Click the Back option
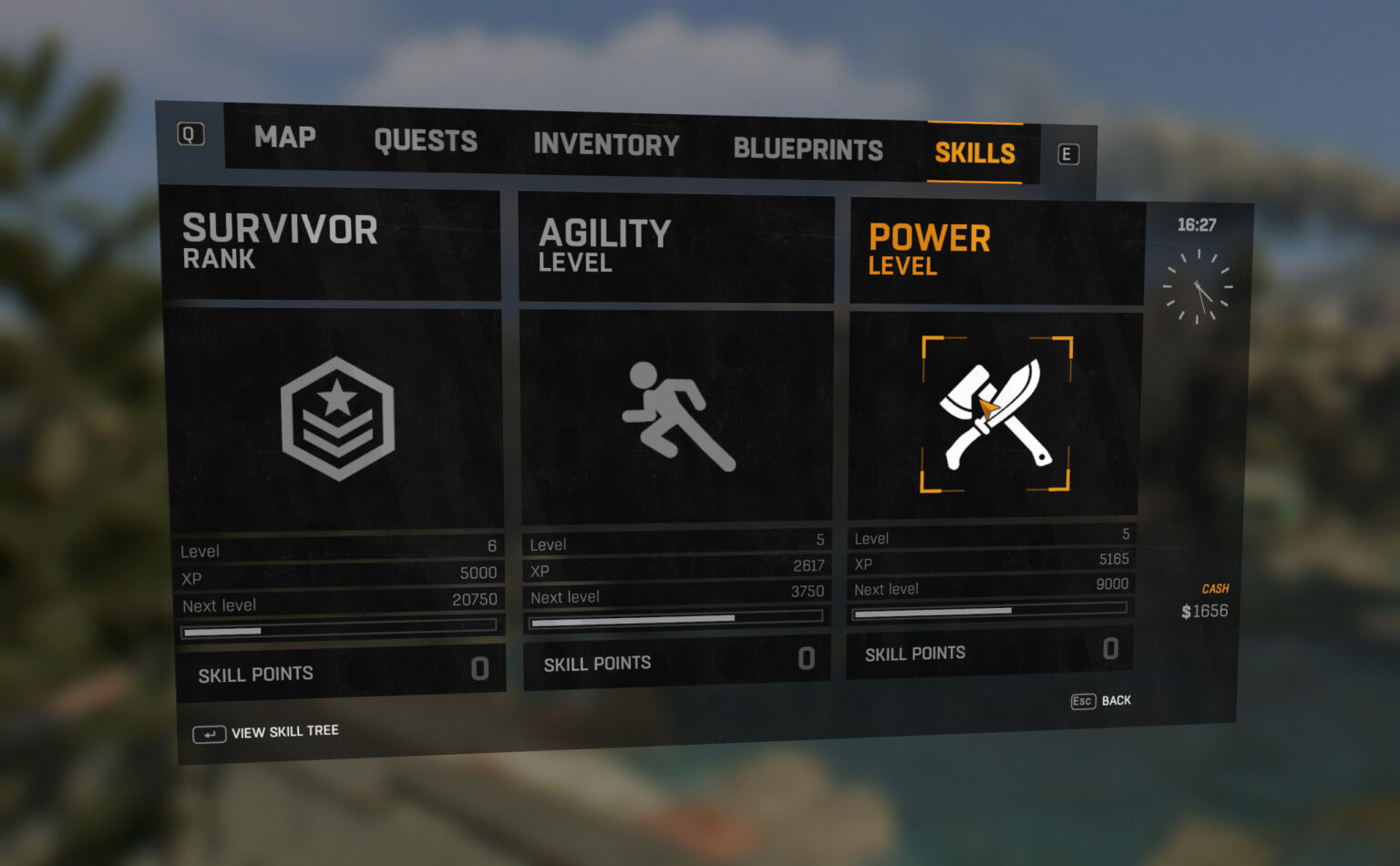Viewport: 1400px width, 866px height. (x=1116, y=700)
